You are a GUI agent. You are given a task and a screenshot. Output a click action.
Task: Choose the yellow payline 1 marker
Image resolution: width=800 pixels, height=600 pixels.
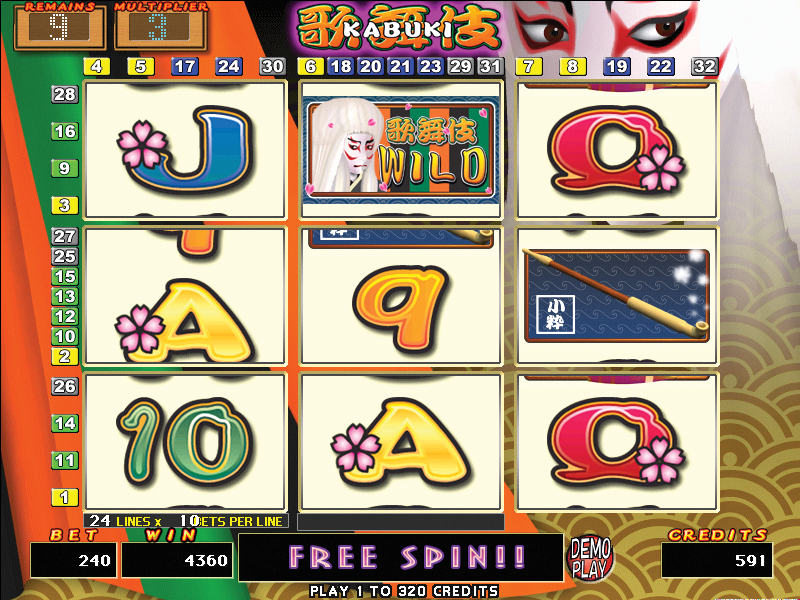65,497
